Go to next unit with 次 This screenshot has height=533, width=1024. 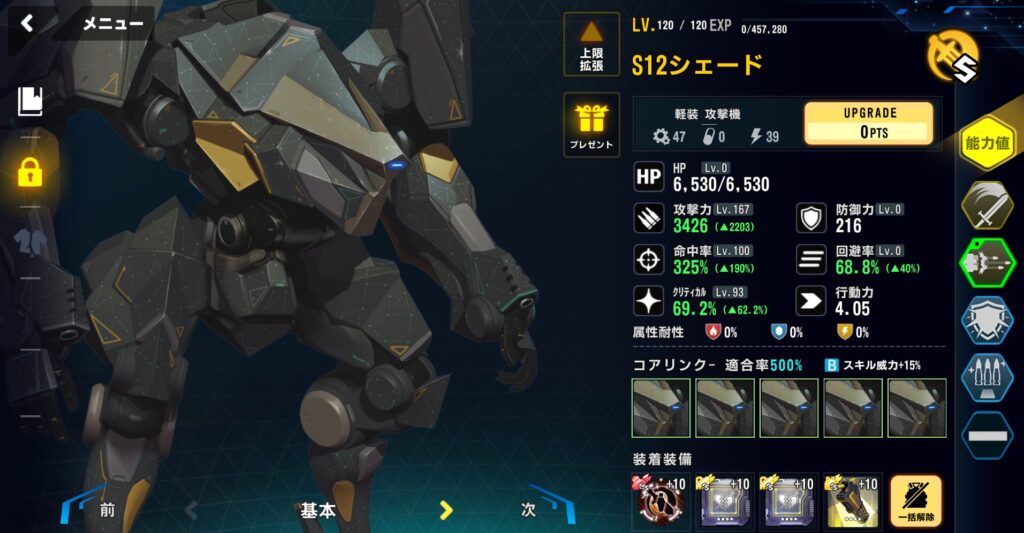click(x=529, y=509)
